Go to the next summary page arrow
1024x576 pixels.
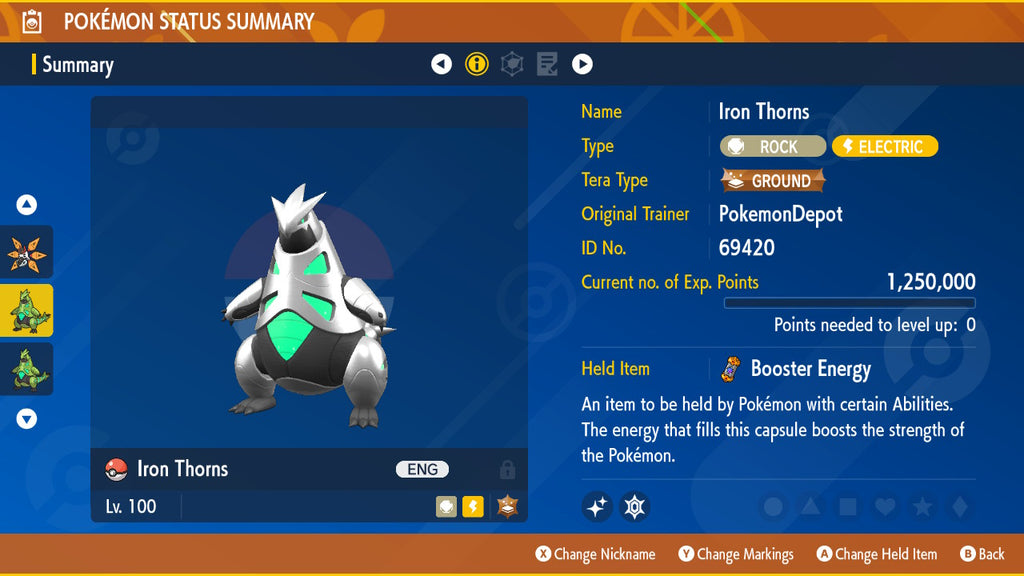(582, 65)
